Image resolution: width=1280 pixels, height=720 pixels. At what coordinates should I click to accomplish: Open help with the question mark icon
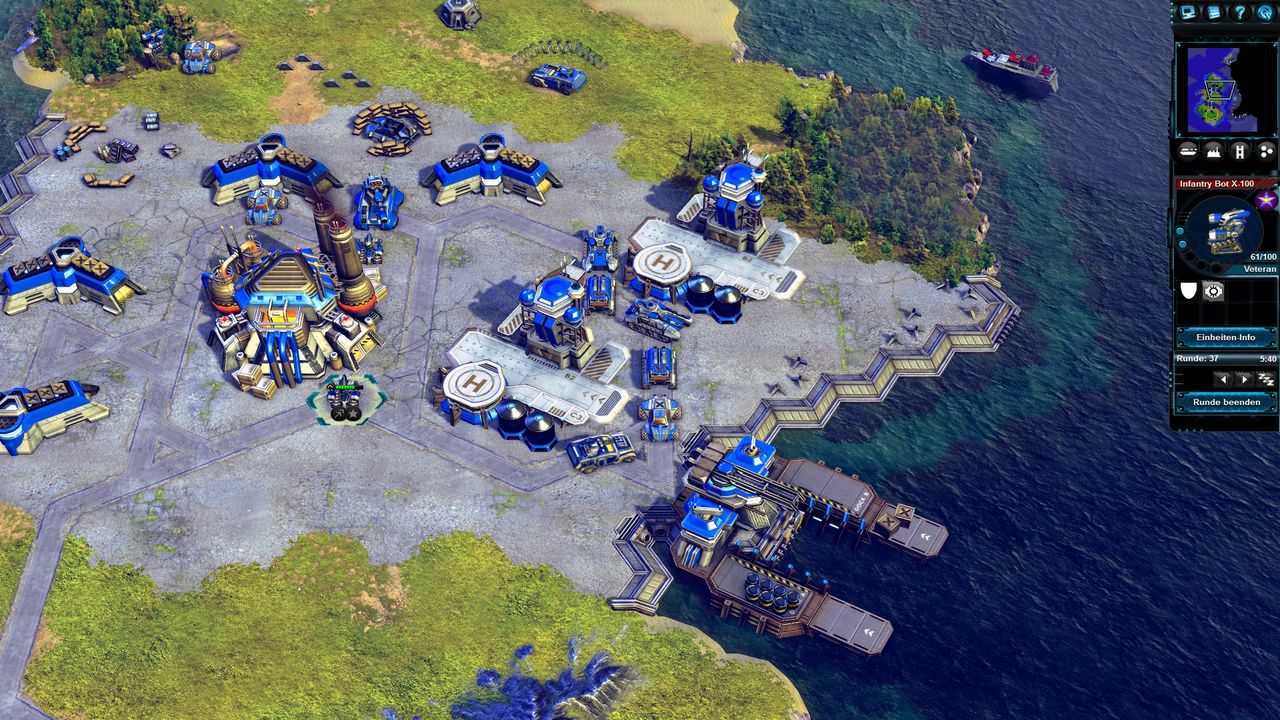click(1240, 13)
